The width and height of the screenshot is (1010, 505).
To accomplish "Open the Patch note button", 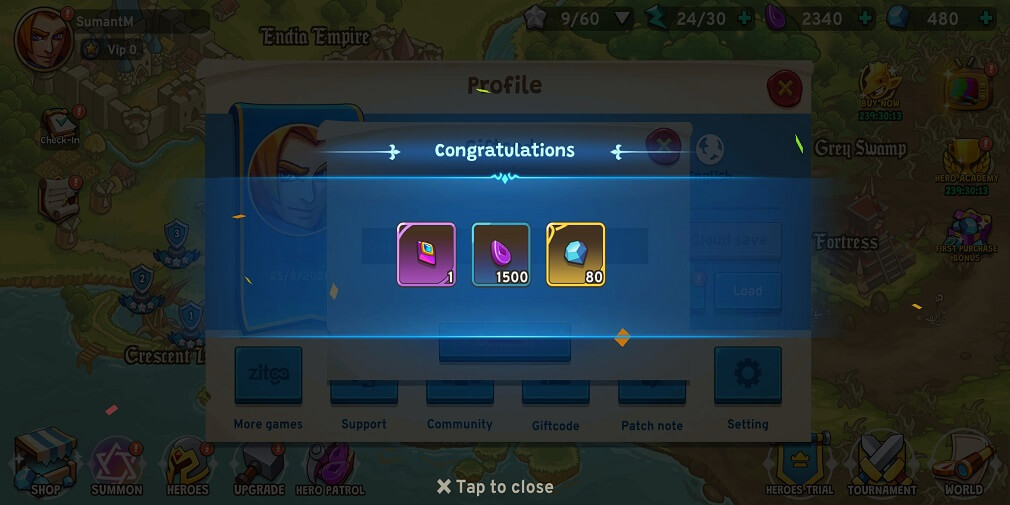I will tap(651, 392).
